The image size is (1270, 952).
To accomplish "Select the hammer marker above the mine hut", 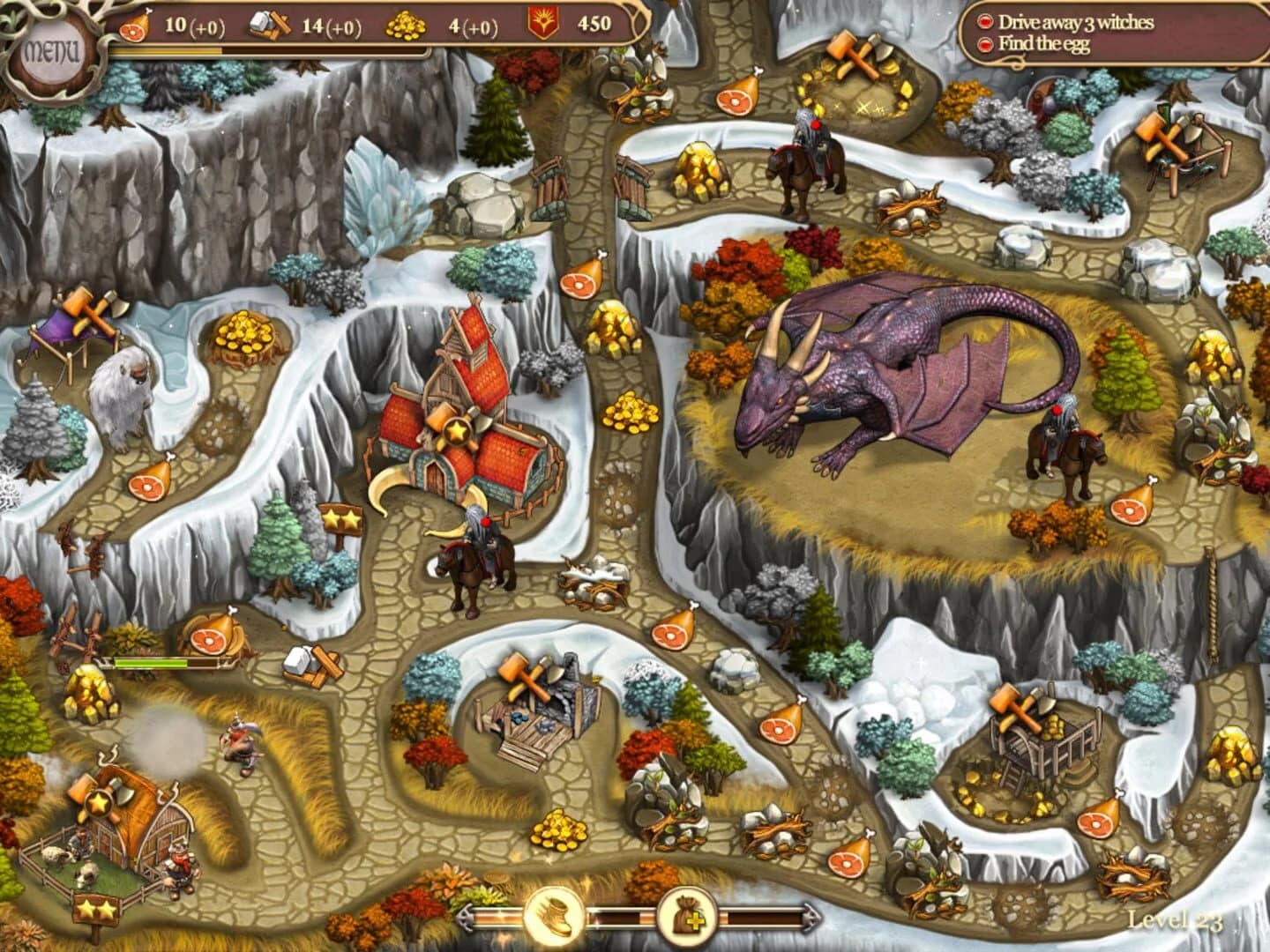I will 525,677.
